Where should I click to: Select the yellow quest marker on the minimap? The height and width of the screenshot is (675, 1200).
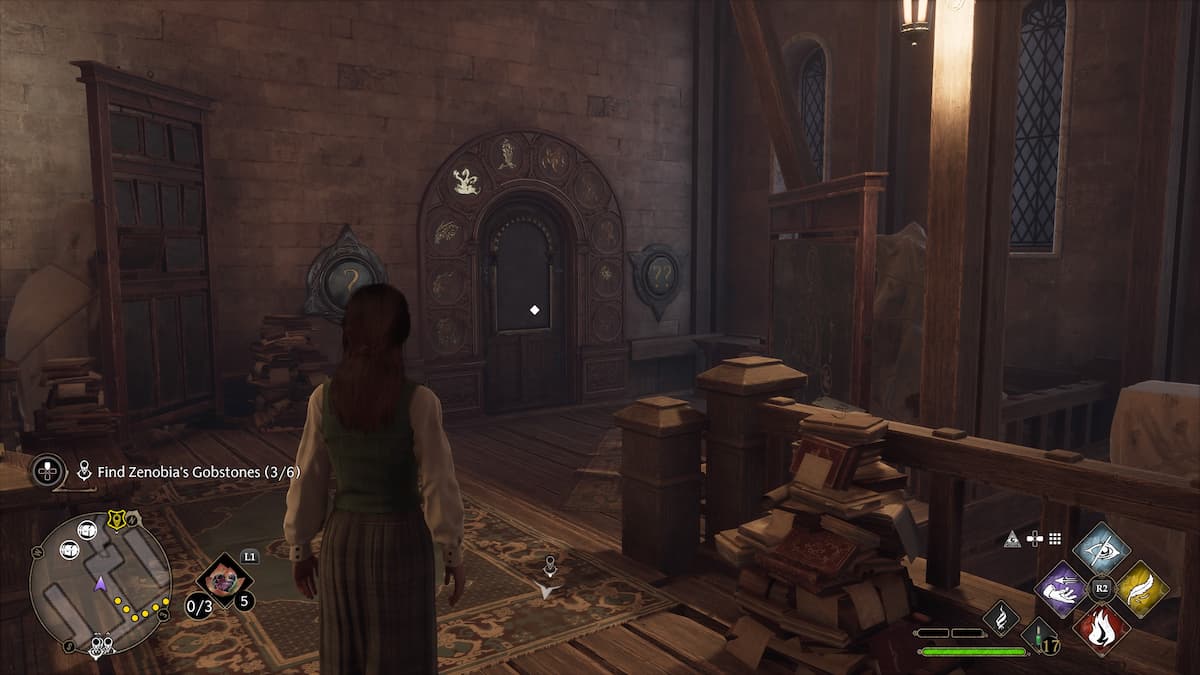[x=116, y=520]
